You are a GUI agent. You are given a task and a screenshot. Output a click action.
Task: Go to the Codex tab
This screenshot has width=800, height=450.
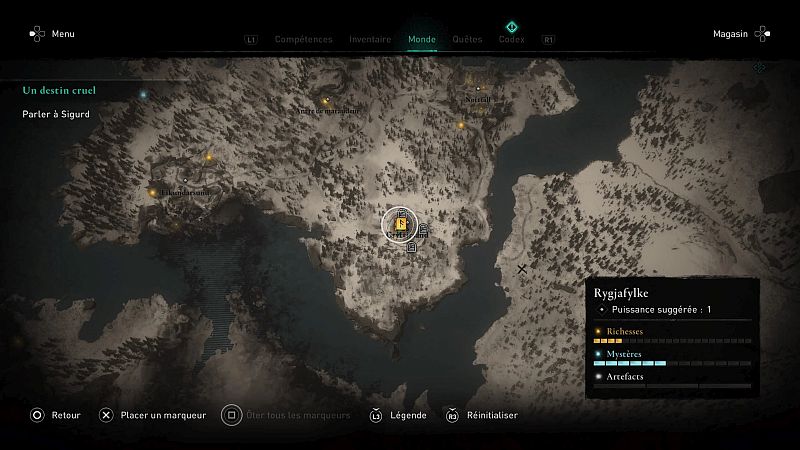511,40
